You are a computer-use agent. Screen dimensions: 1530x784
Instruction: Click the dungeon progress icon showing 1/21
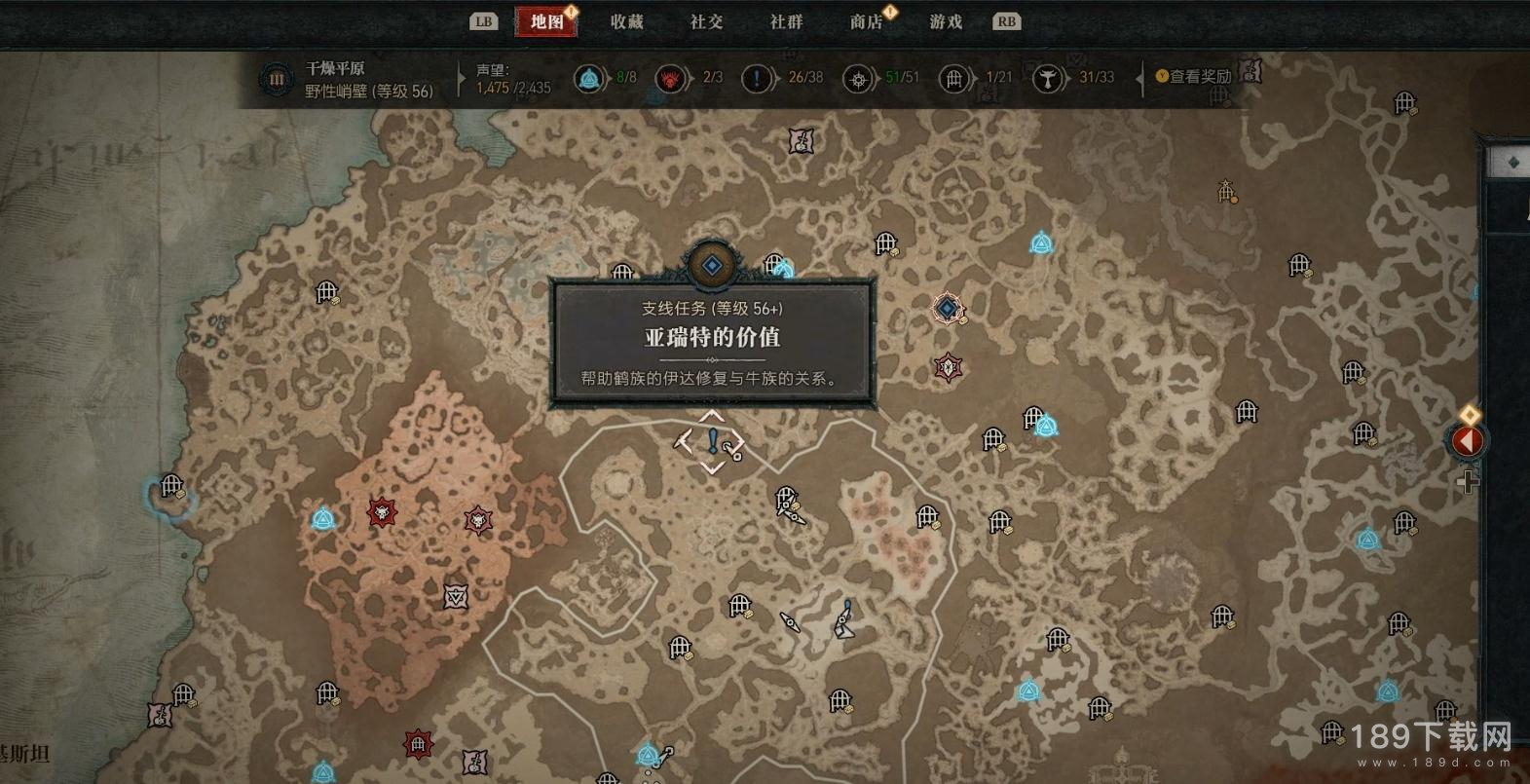pyautogui.click(x=954, y=78)
